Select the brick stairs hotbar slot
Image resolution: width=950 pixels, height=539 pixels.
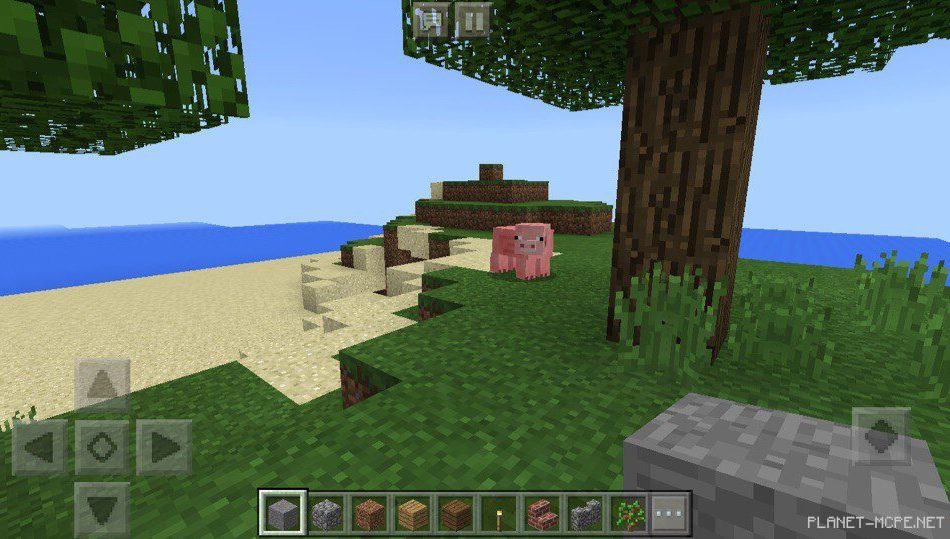click(x=541, y=514)
